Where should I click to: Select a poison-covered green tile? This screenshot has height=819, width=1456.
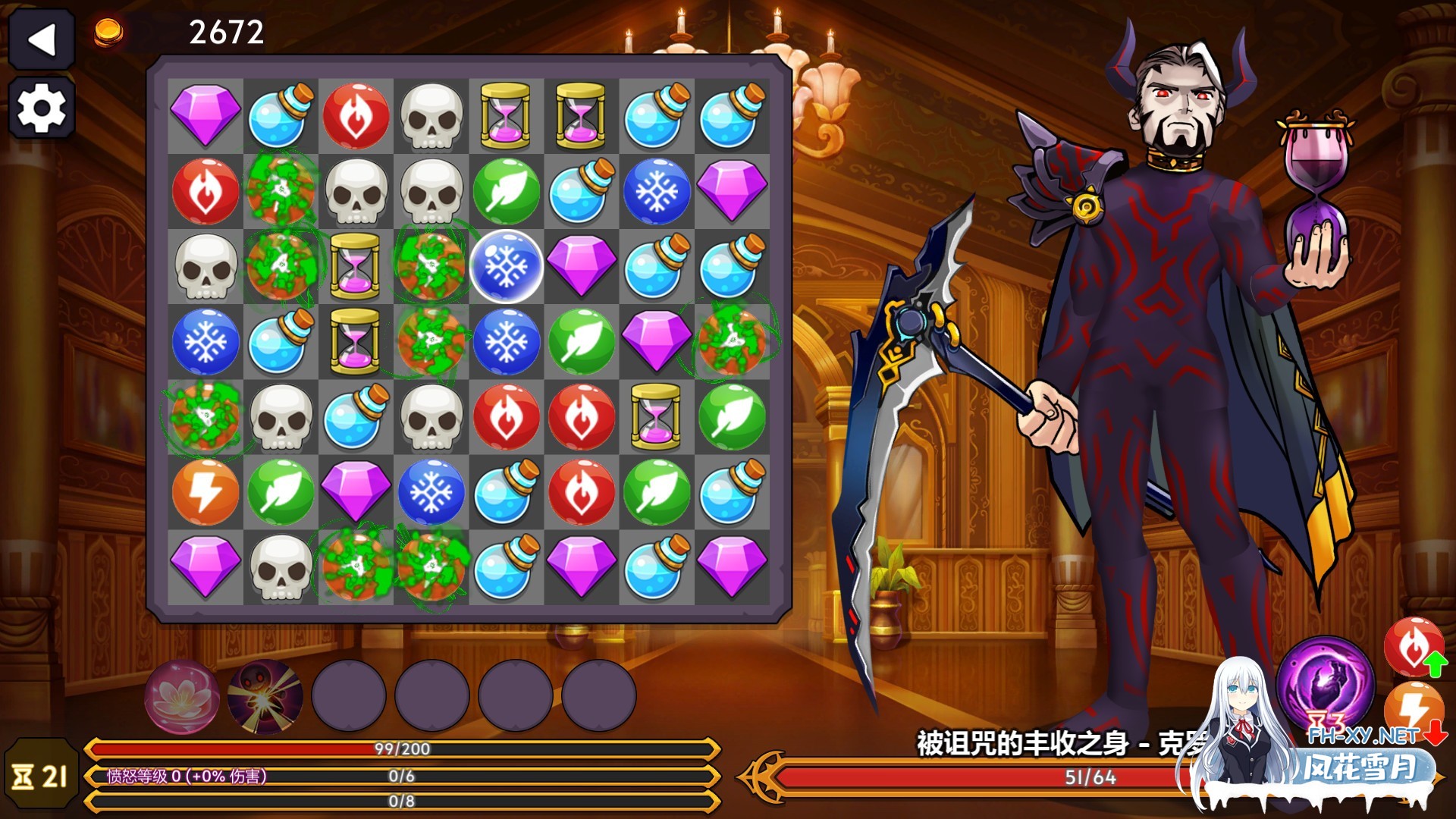281,189
